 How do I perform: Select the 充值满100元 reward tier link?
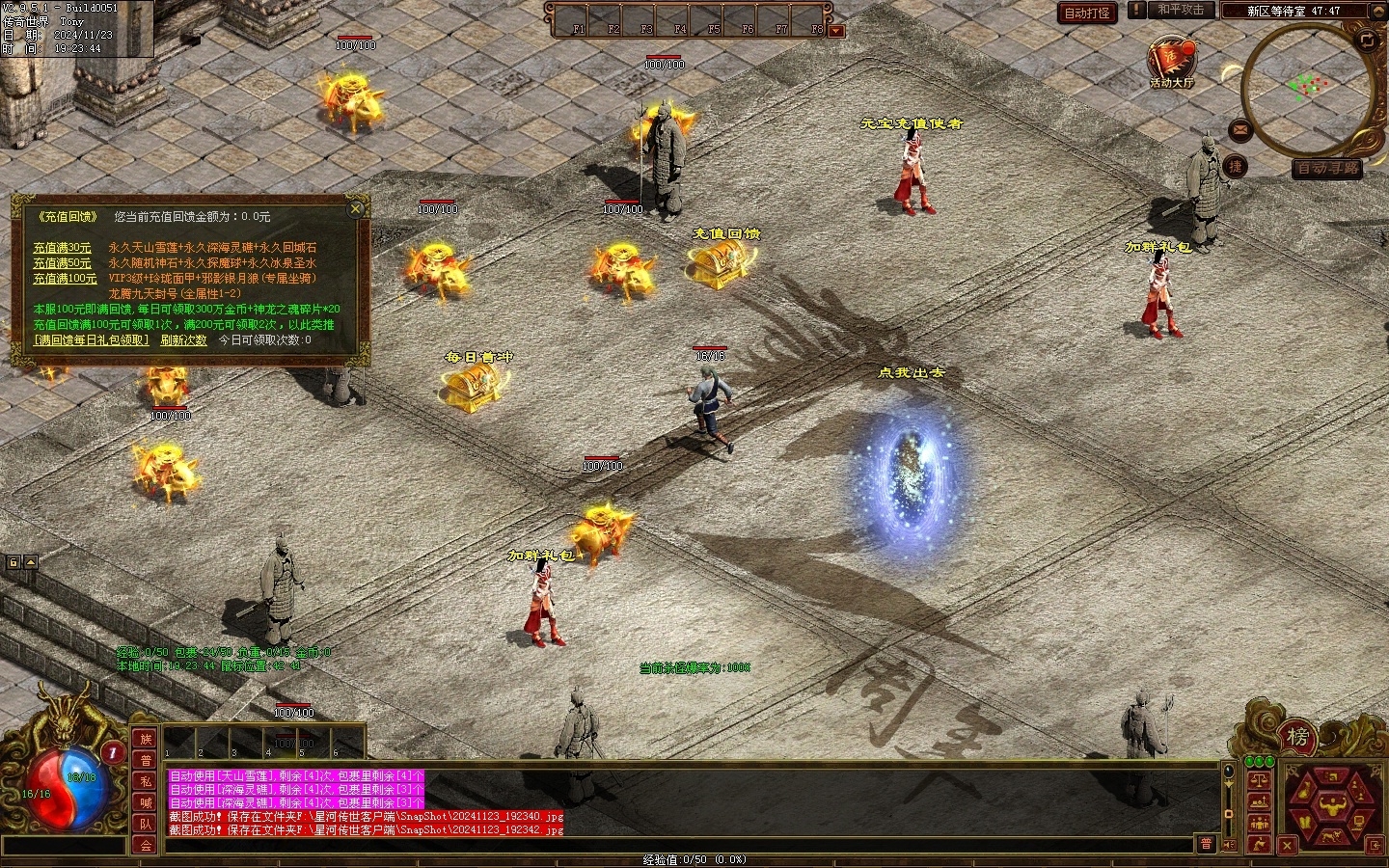point(65,279)
